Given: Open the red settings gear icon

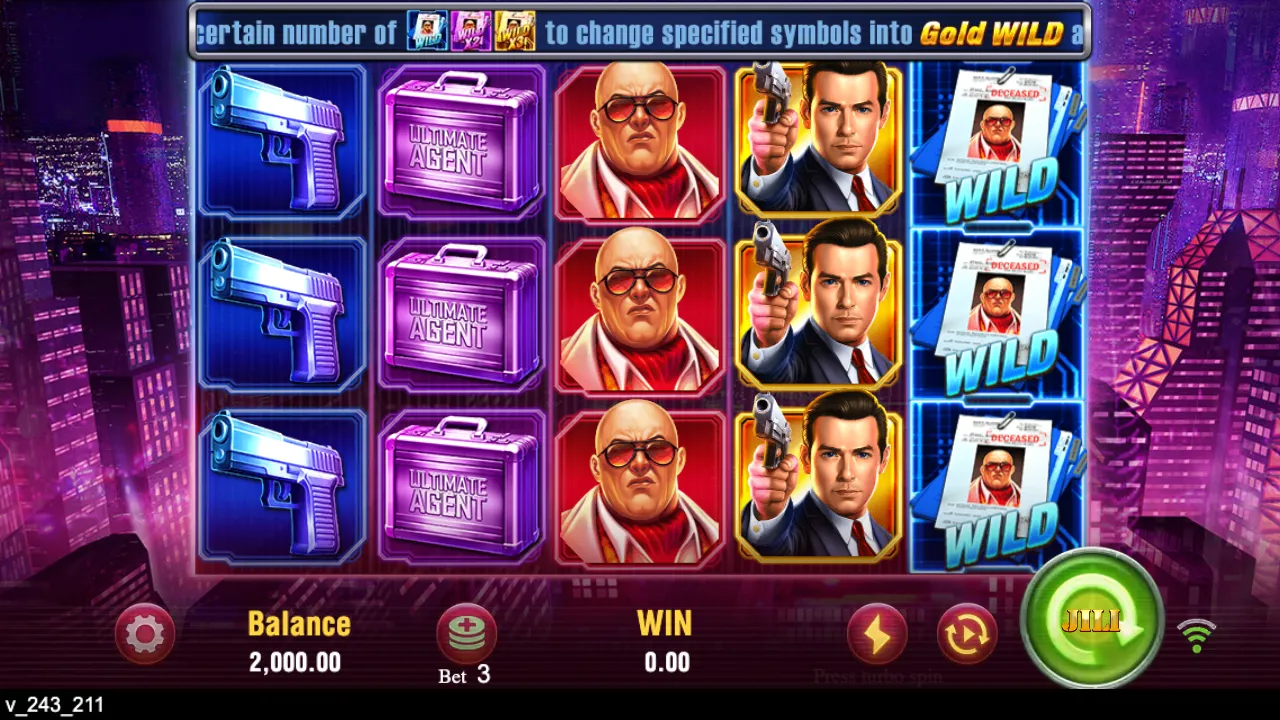Looking at the screenshot, I should 146,634.
